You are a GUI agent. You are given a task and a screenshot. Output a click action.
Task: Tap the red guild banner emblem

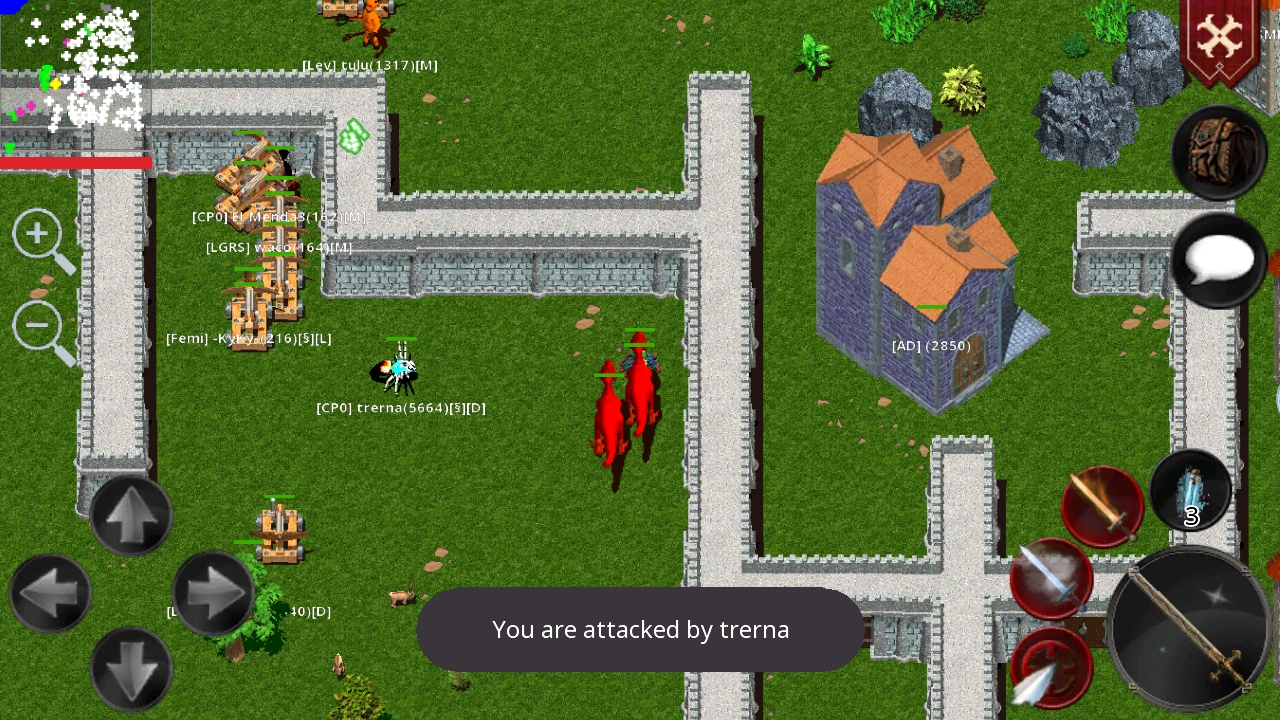(1220, 40)
